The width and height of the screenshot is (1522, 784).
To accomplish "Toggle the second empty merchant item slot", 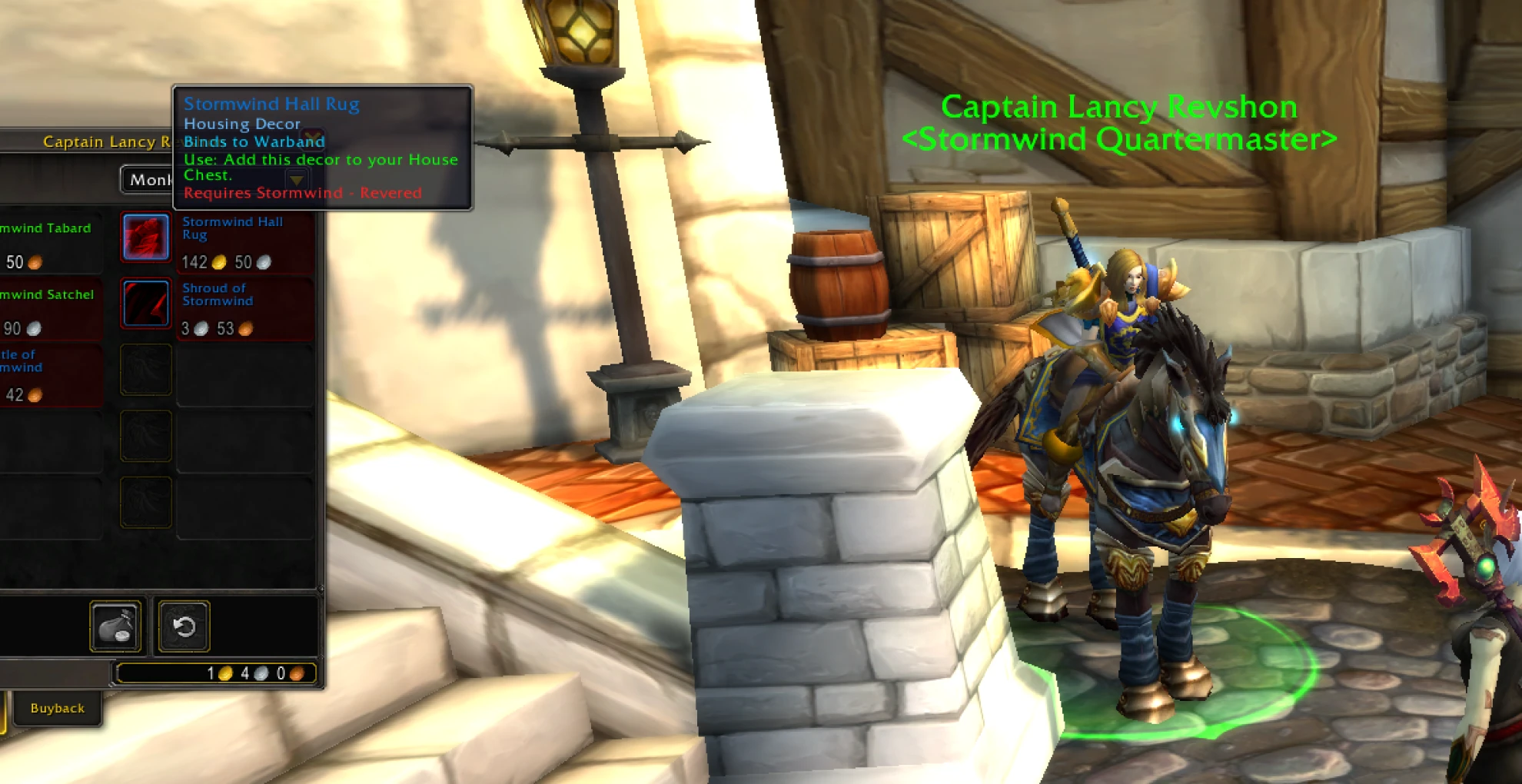I will pyautogui.click(x=146, y=436).
